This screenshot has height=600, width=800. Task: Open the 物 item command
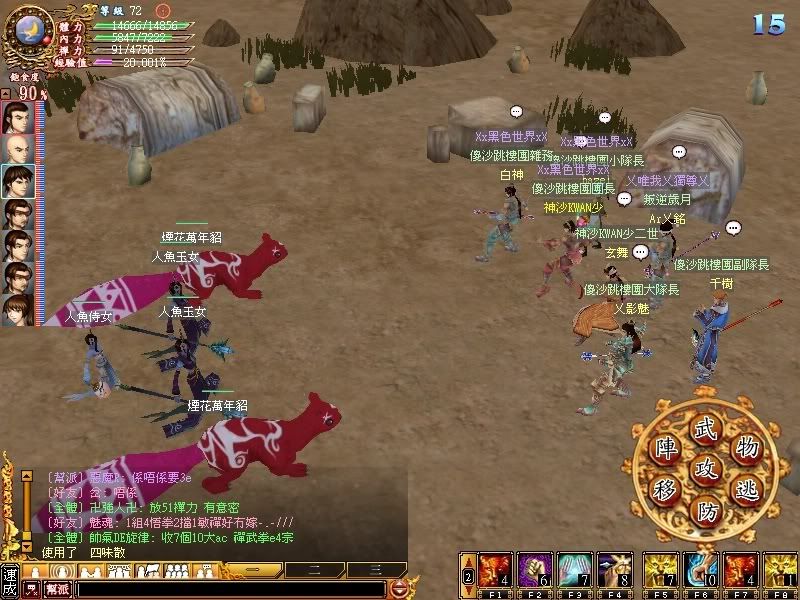746,445
